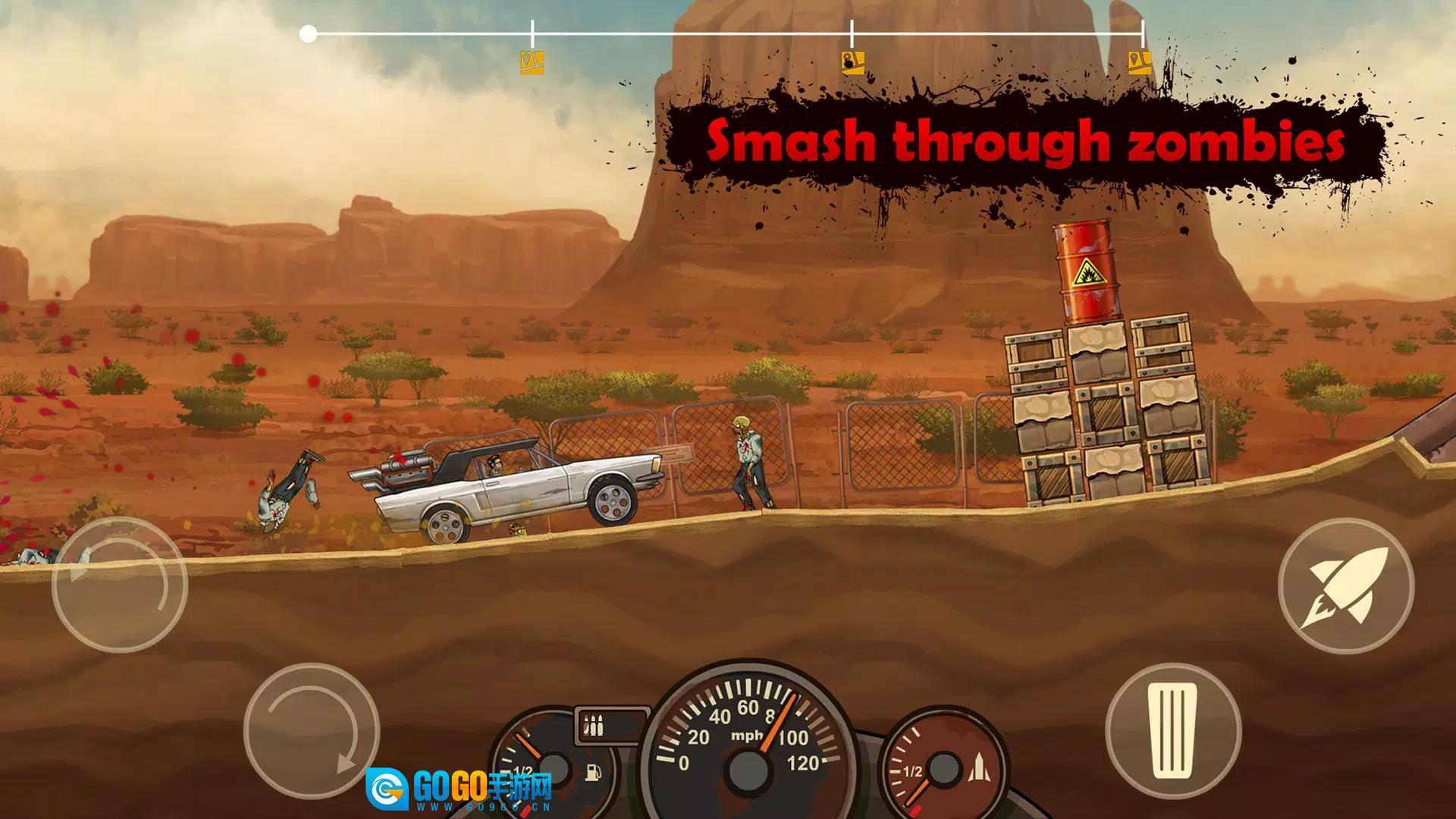Tap the rocket boost button
The image size is (1456, 819).
coord(1345,586)
